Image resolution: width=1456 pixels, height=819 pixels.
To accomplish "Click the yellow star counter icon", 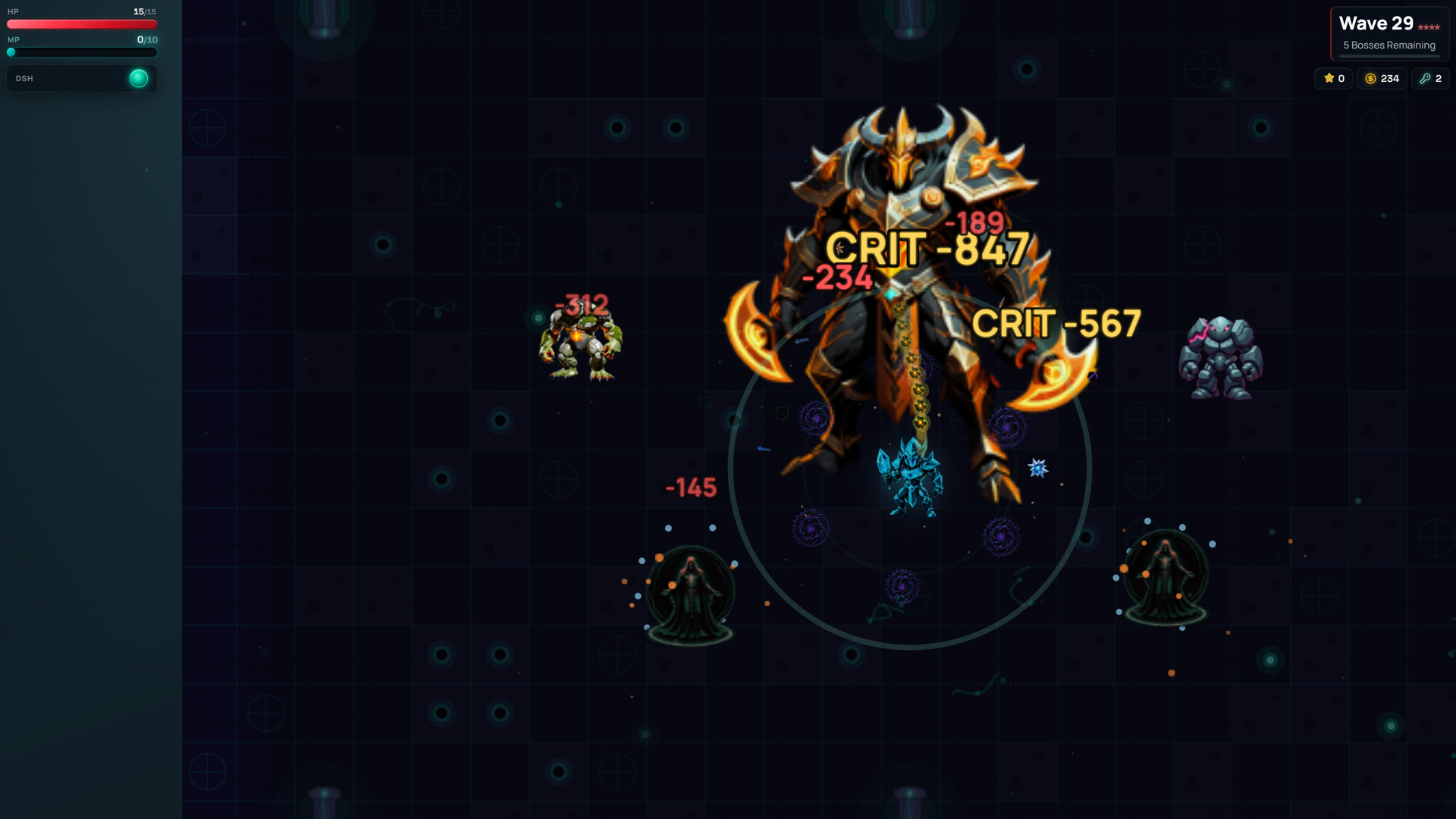I will [x=1329, y=78].
